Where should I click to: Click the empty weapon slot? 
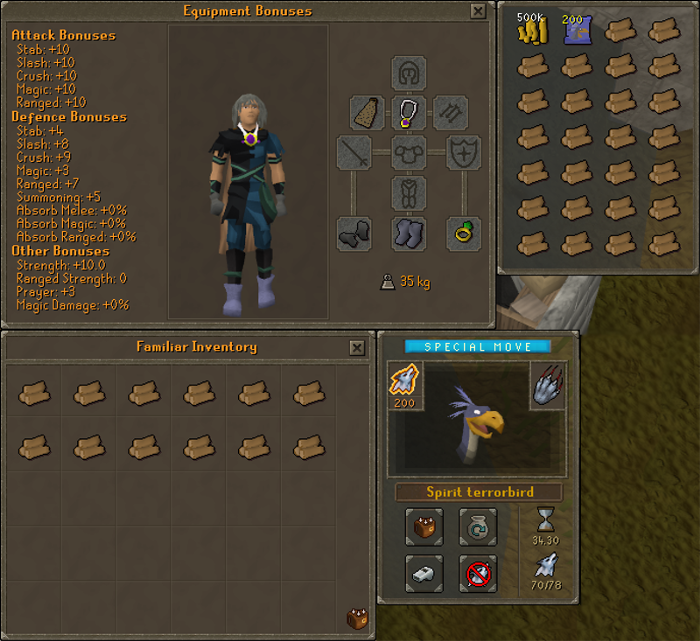coord(354,153)
